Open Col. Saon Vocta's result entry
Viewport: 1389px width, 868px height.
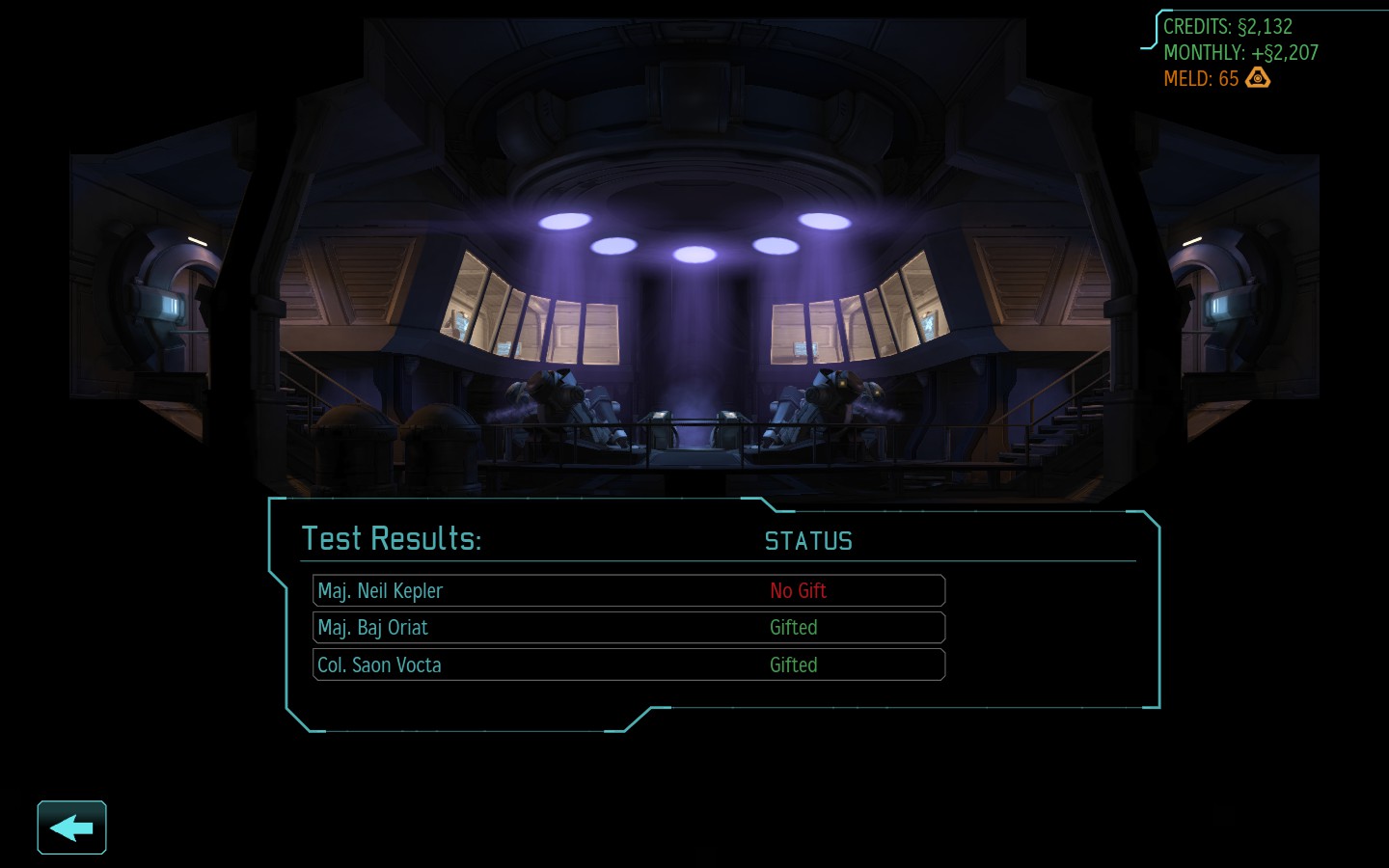[628, 665]
